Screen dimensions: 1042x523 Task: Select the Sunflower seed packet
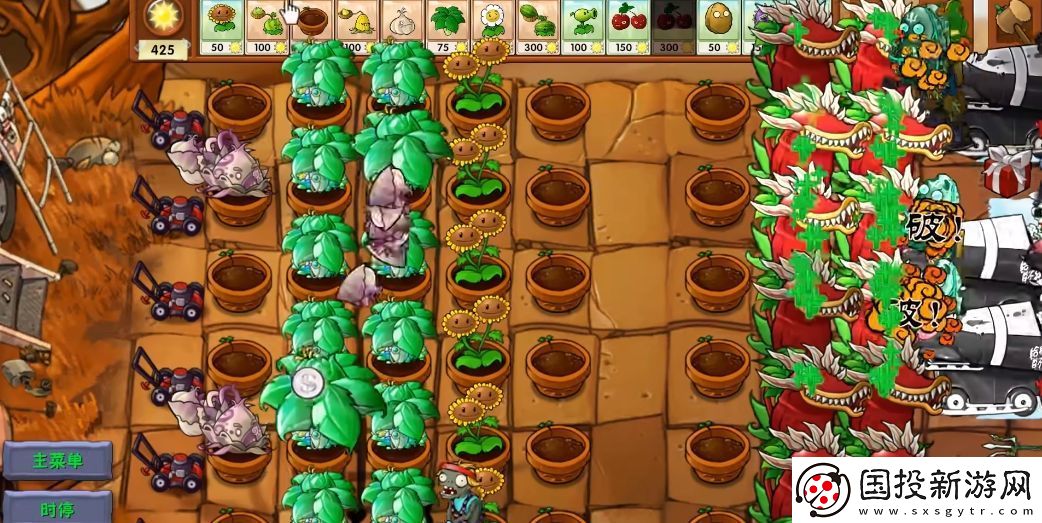click(x=223, y=27)
